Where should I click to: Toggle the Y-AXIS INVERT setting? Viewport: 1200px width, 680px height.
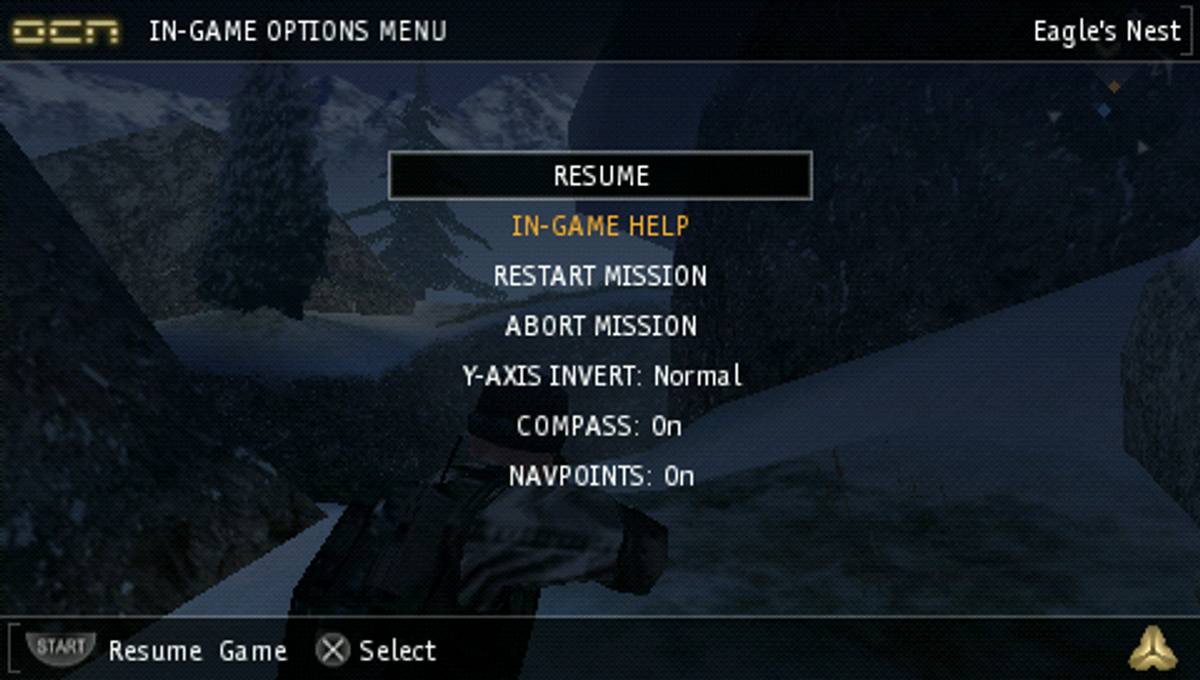601,376
